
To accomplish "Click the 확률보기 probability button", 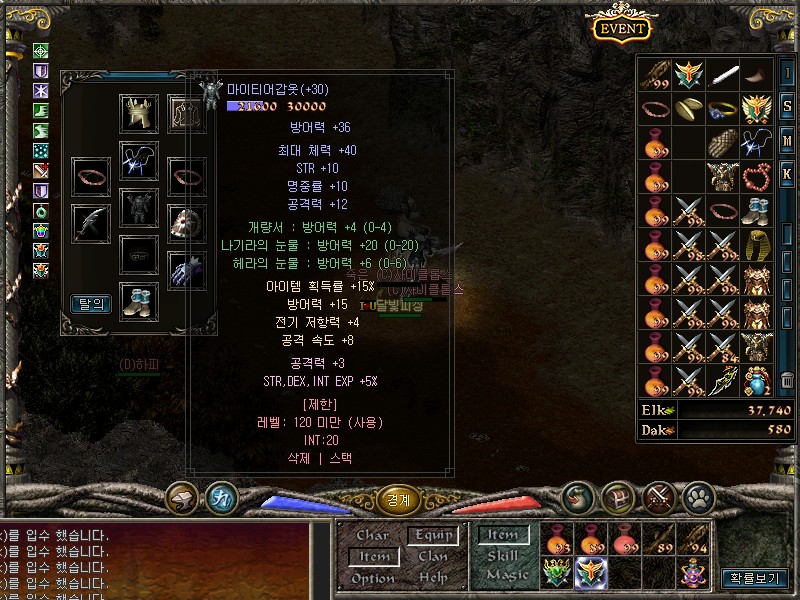I will 754,577.
